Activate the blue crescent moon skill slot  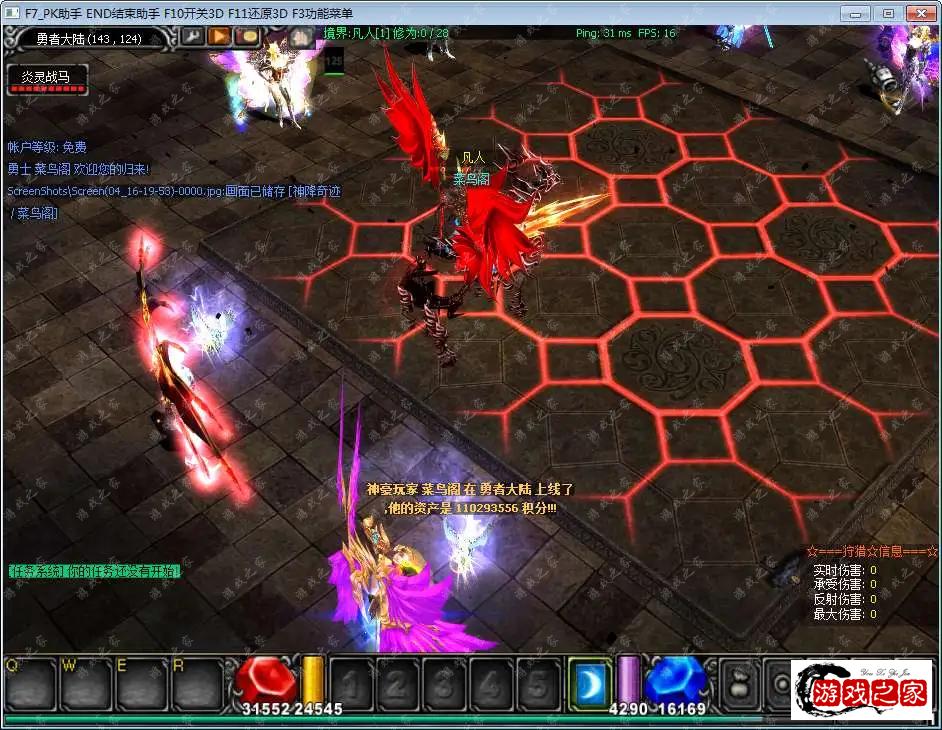click(588, 683)
